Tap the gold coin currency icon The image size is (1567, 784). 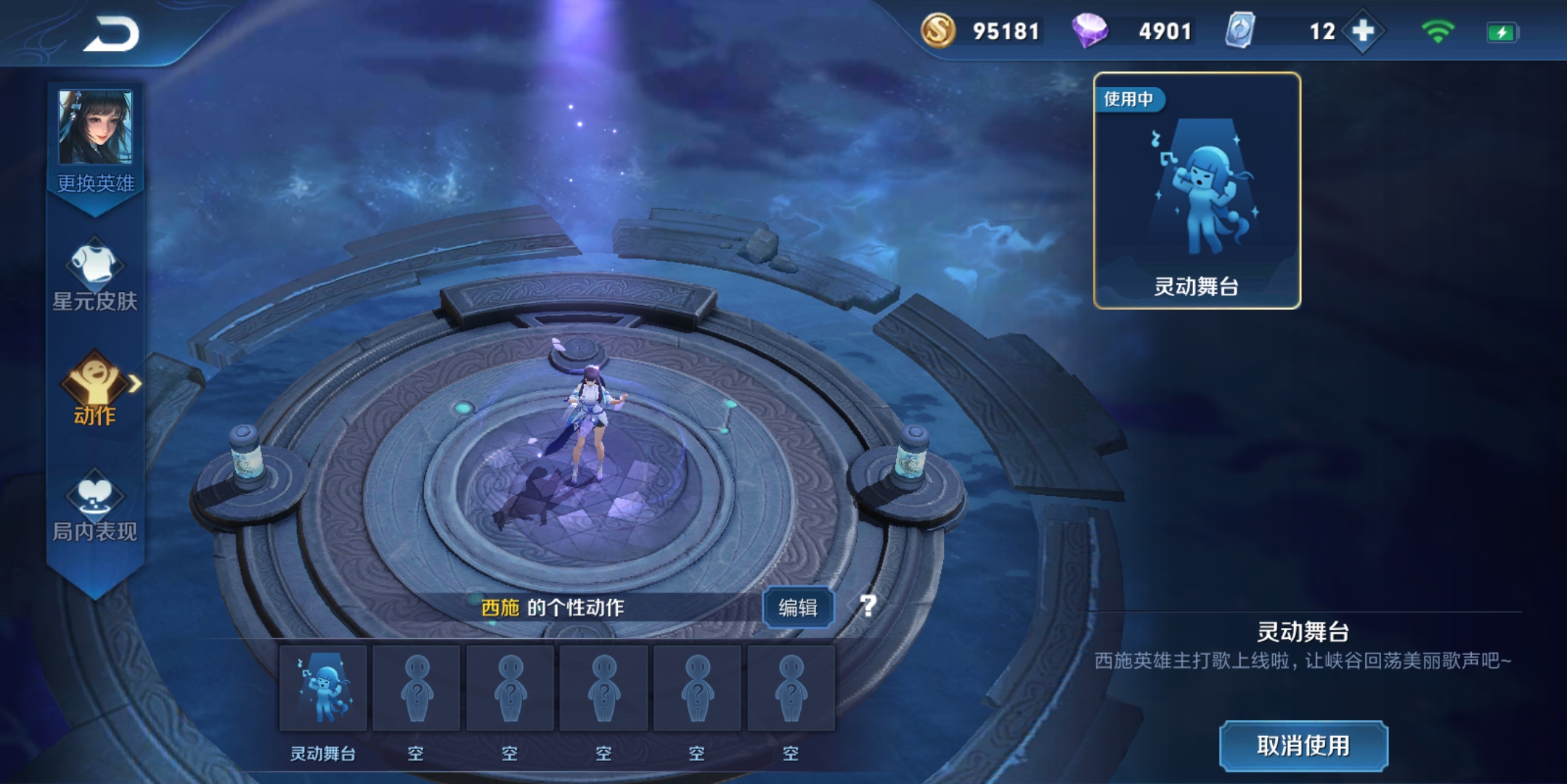pos(937,31)
